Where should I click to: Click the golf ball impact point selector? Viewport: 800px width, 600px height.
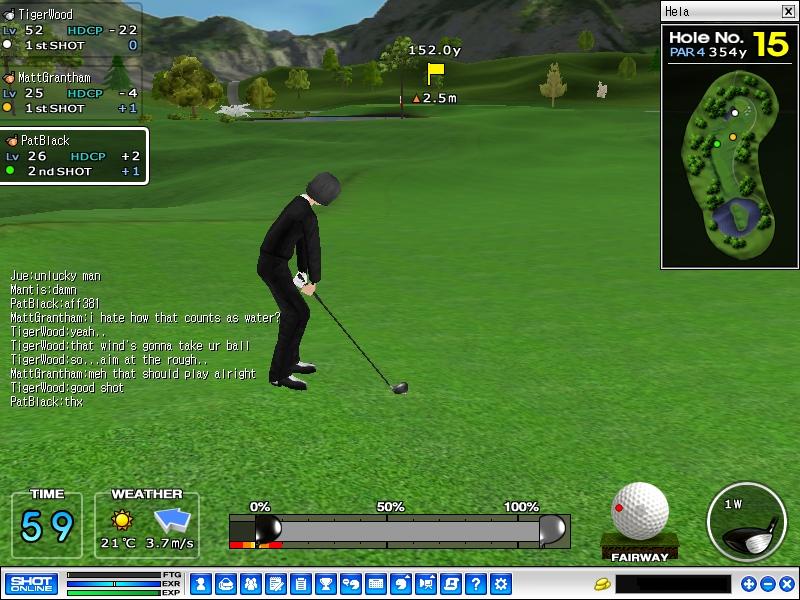[x=640, y=511]
